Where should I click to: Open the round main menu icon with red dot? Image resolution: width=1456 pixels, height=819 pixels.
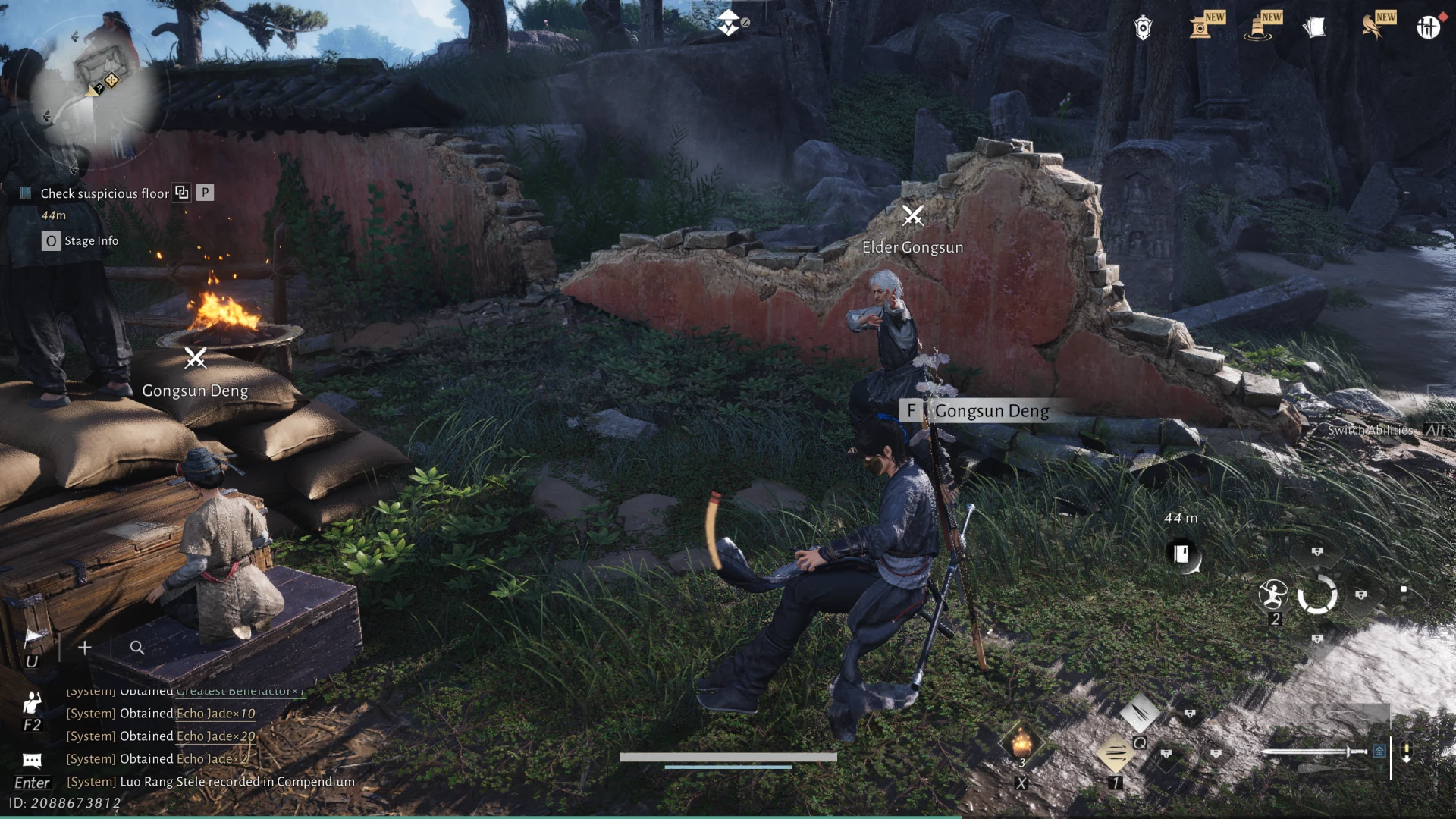coord(1428,28)
